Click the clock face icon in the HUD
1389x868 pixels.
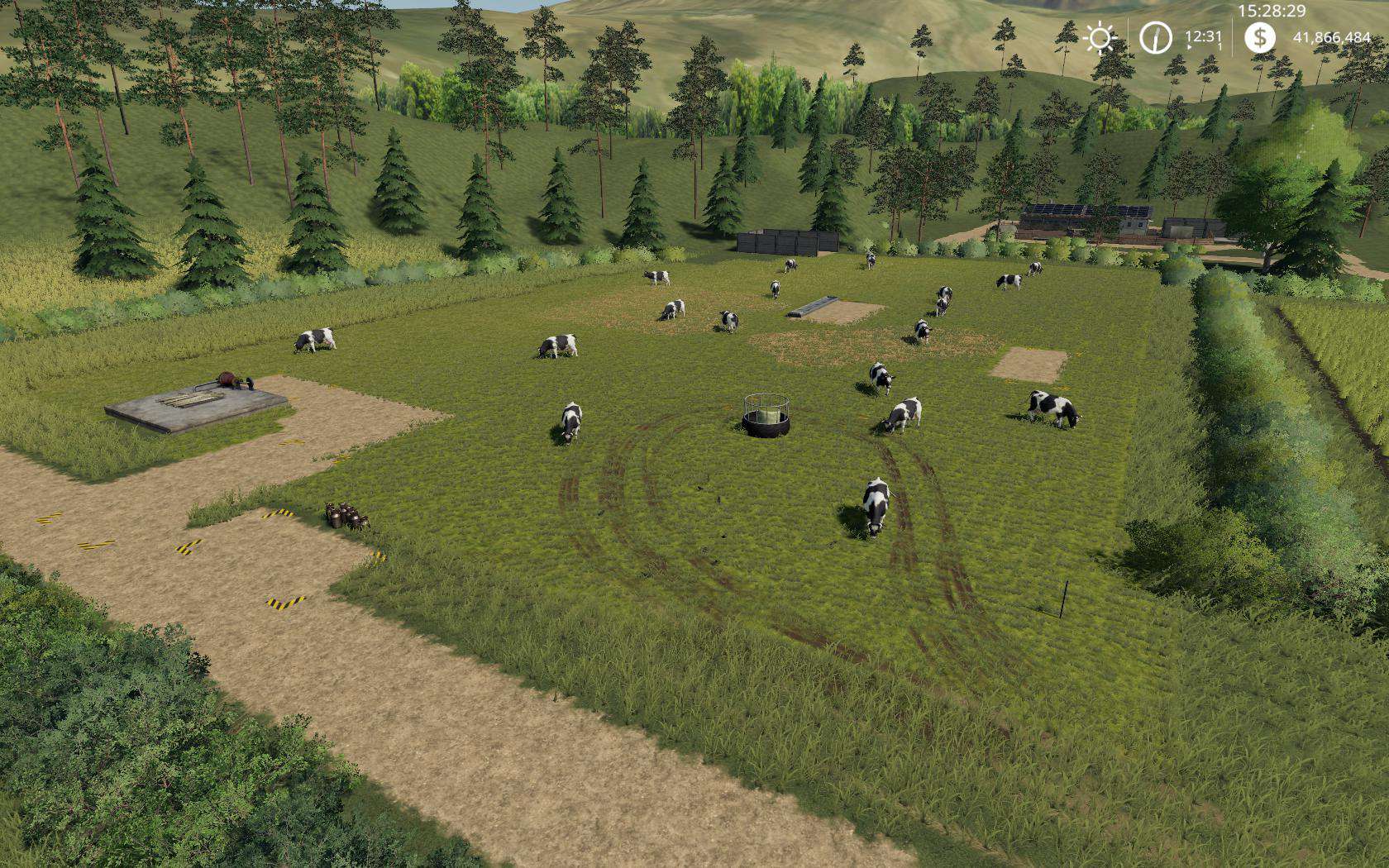click(1154, 38)
